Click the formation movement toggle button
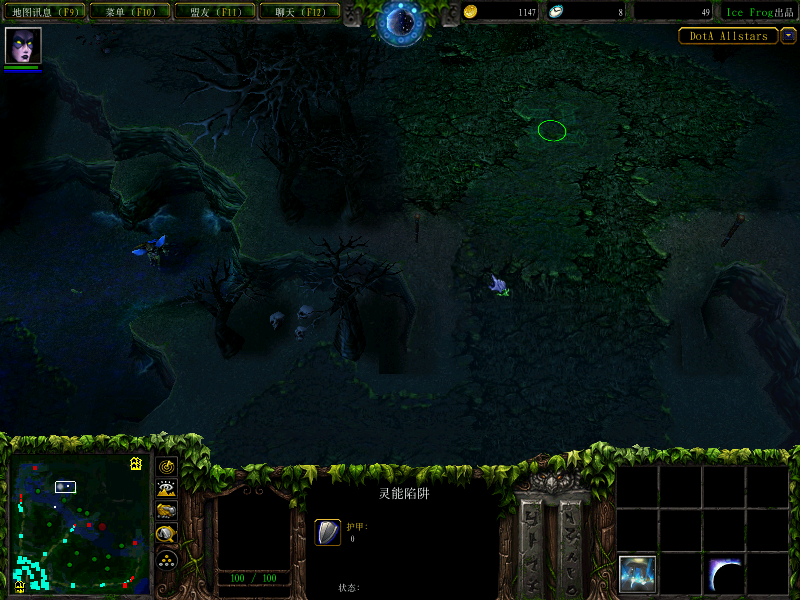This screenshot has height=600, width=800. tap(167, 558)
